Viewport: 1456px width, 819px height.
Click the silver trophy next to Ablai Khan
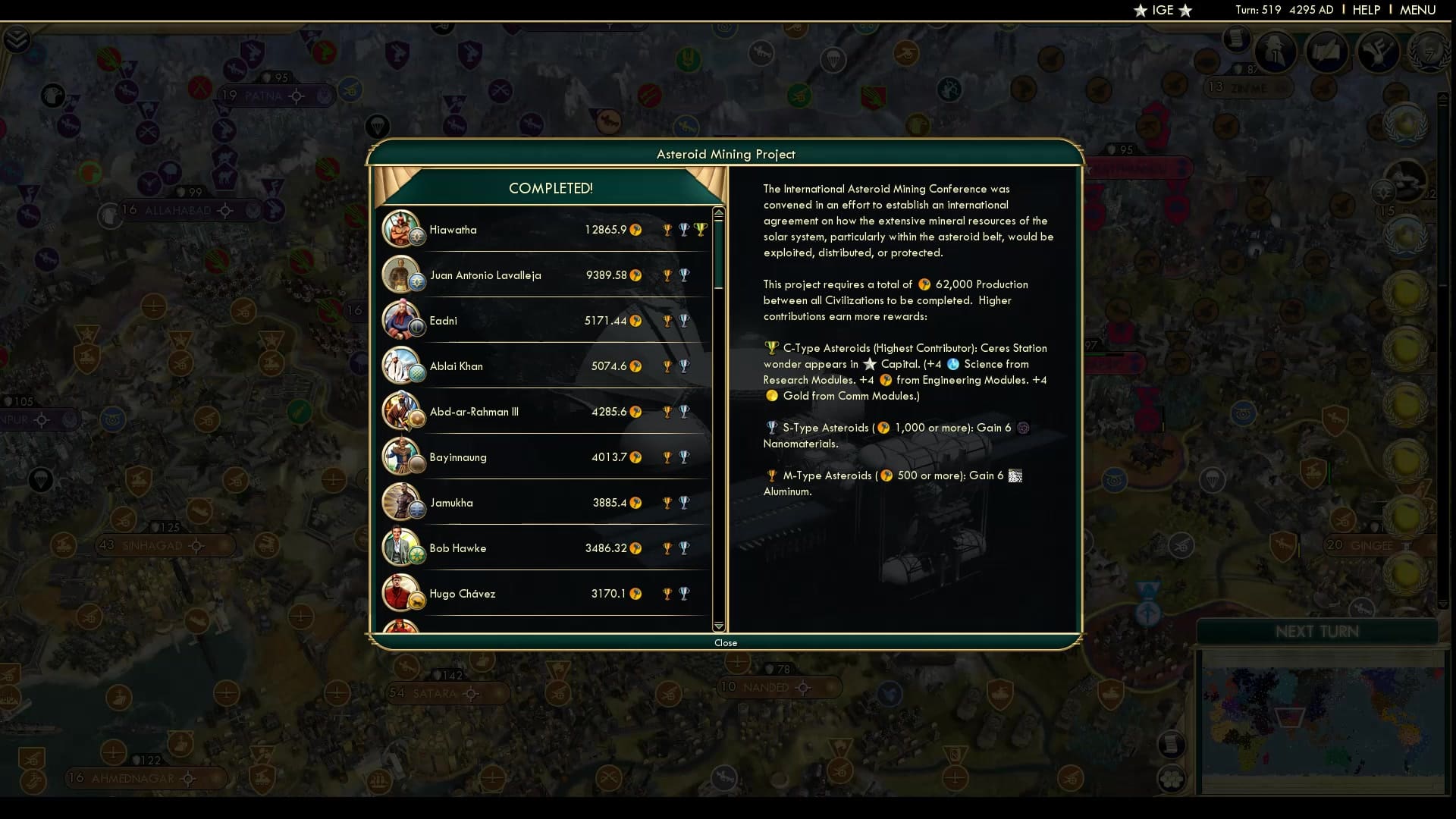point(685,366)
